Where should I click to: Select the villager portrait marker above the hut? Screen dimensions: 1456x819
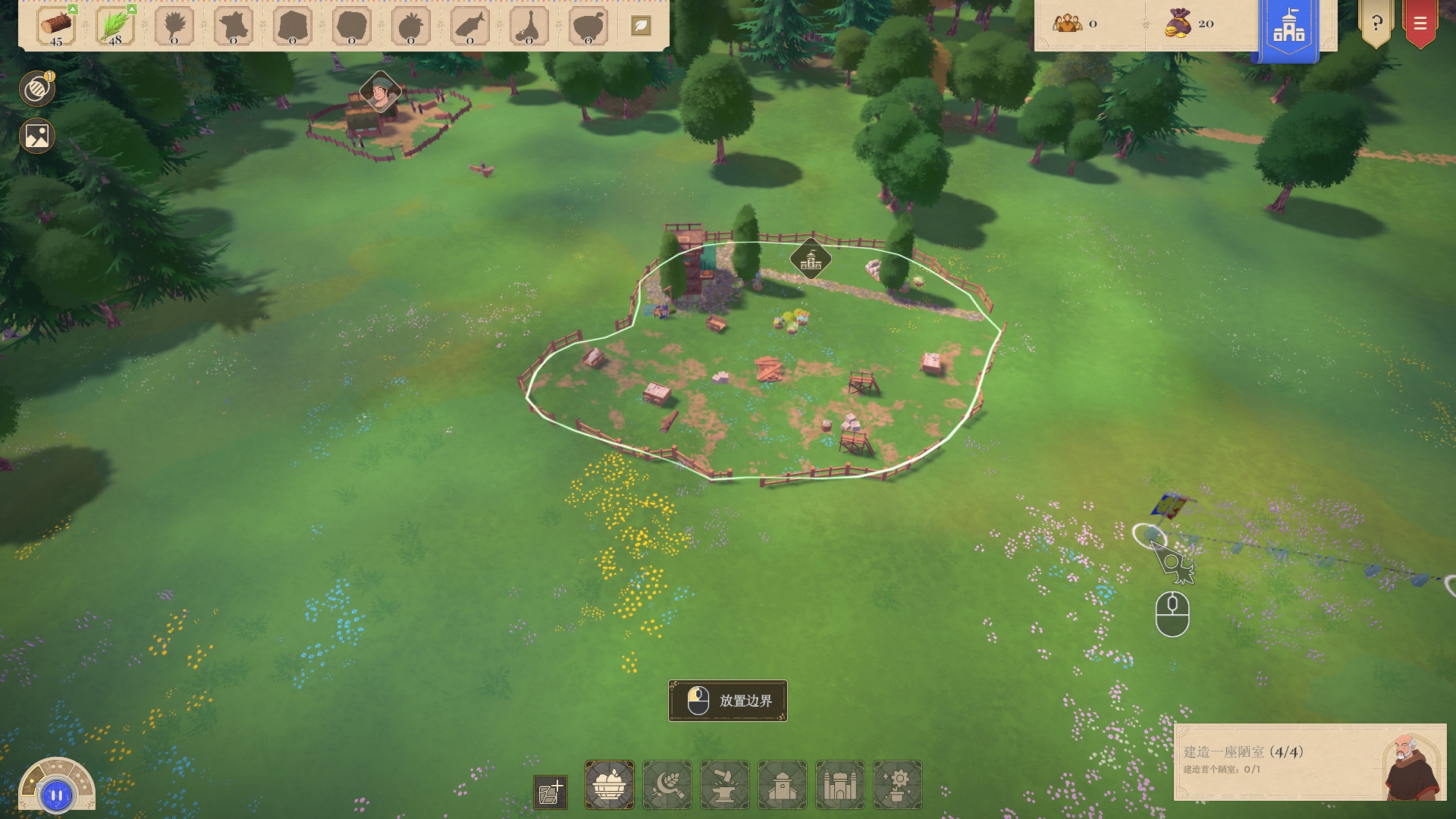pos(380,92)
